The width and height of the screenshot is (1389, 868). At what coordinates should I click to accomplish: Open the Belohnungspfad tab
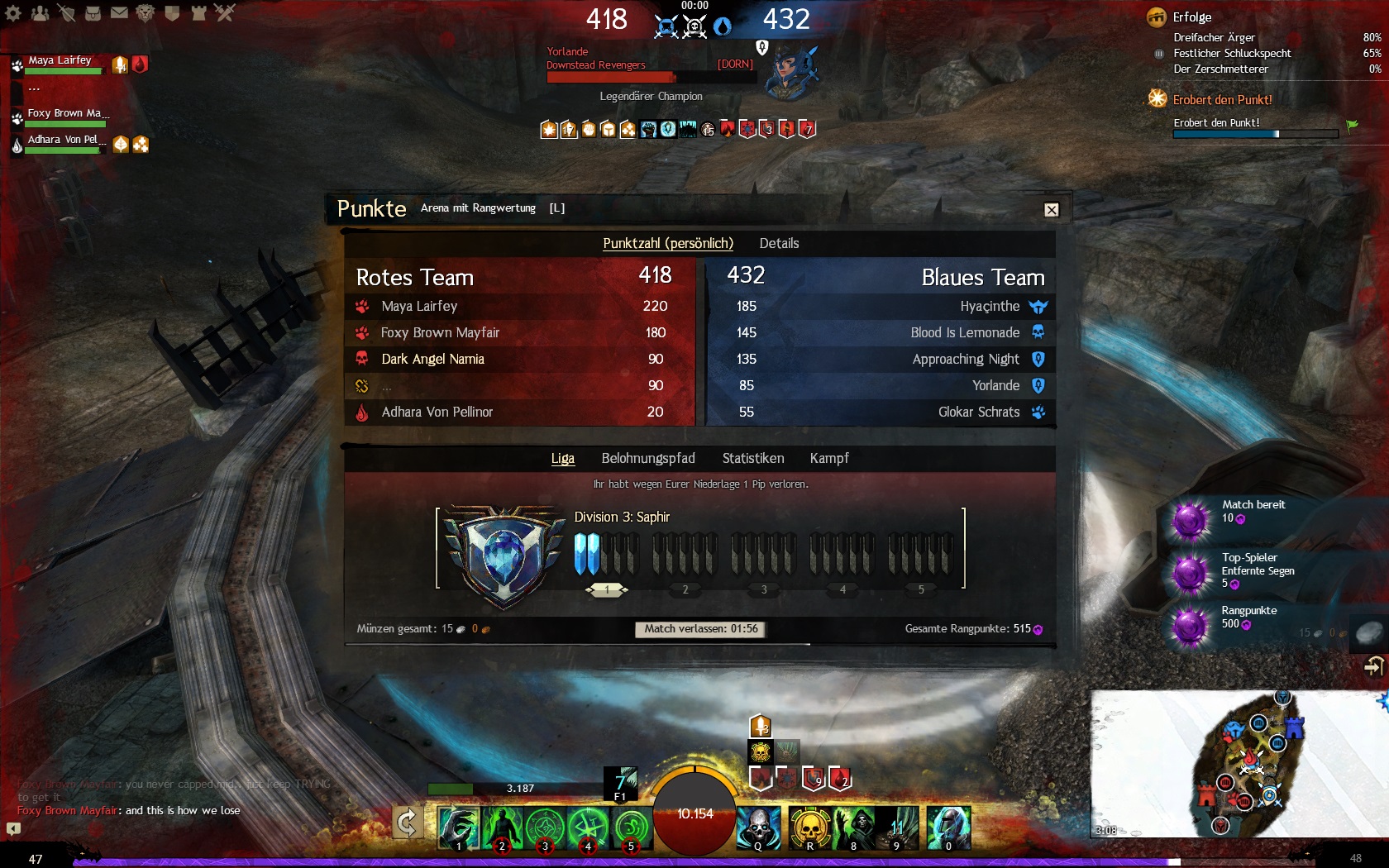[648, 458]
